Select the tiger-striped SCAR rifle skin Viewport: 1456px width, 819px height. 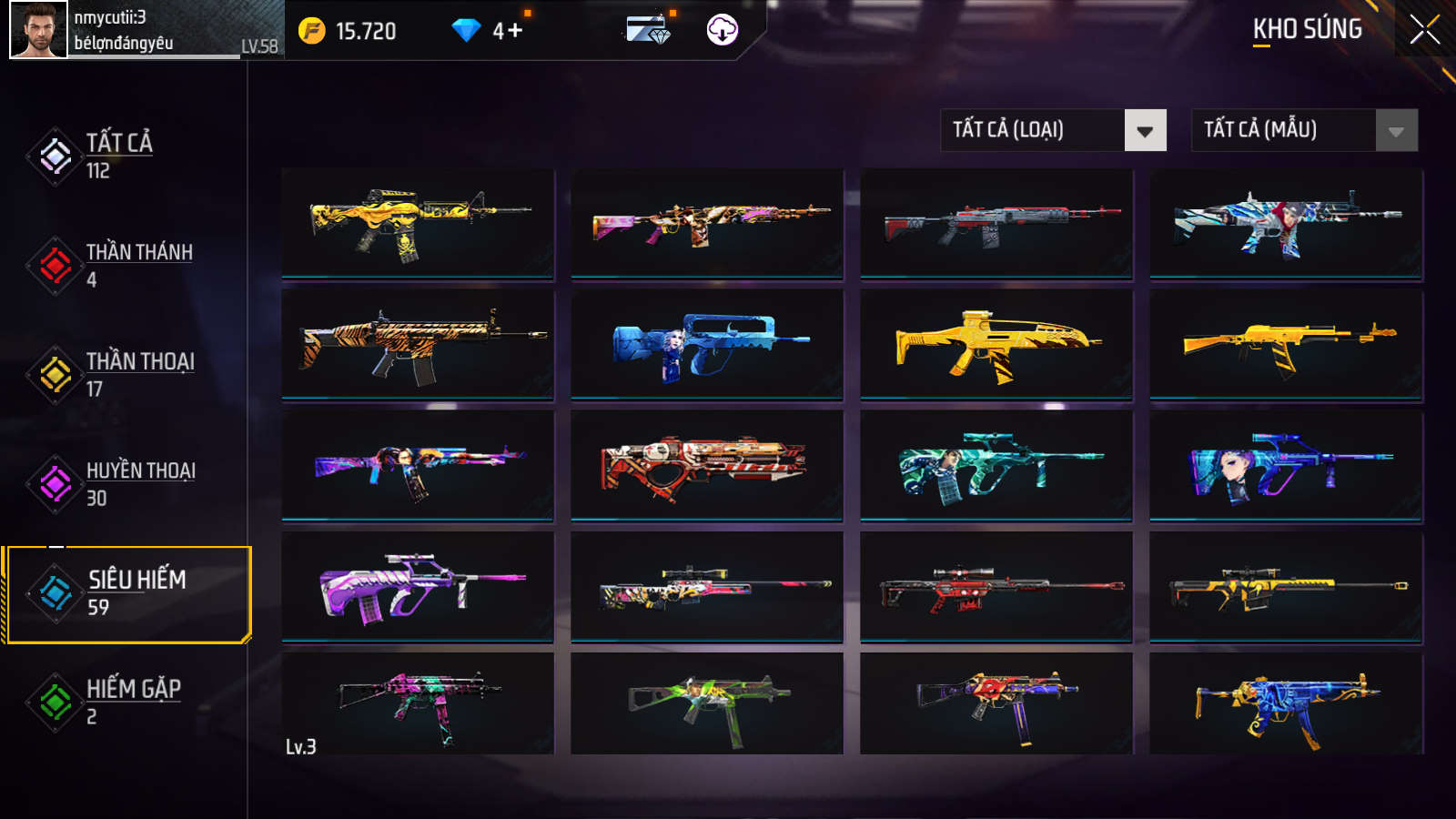point(418,344)
